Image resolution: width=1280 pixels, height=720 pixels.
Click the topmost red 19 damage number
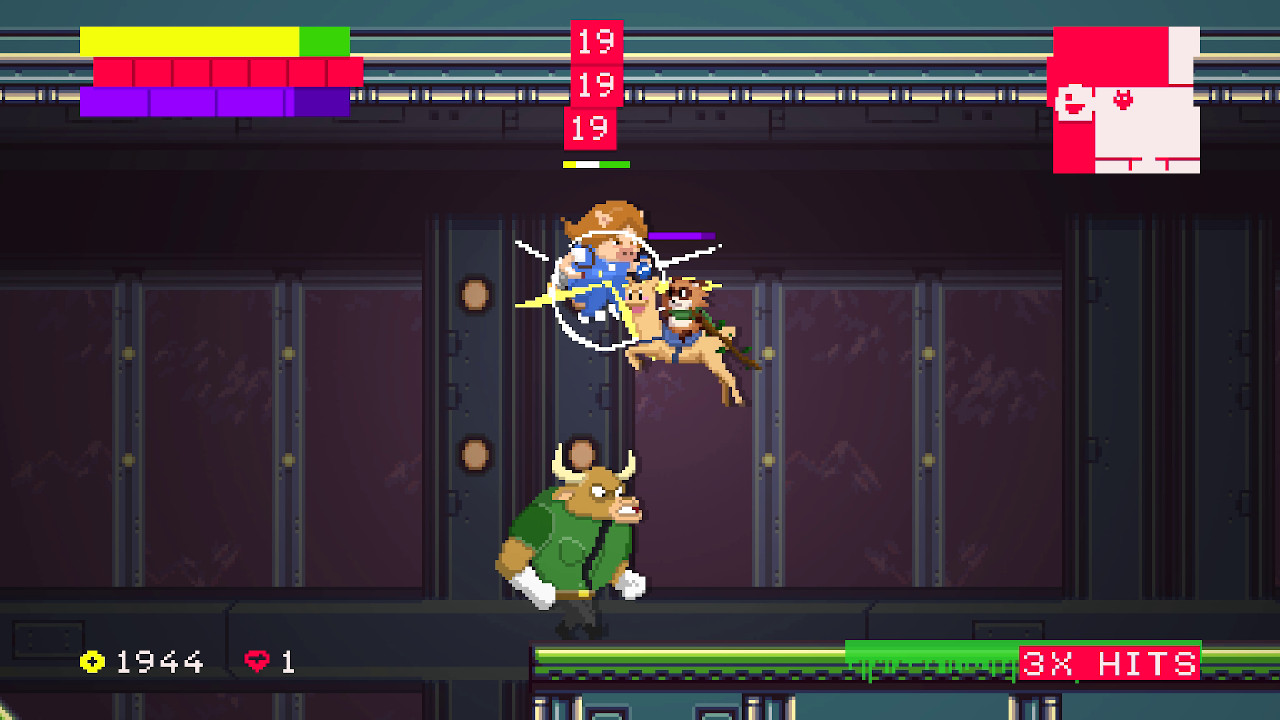596,43
